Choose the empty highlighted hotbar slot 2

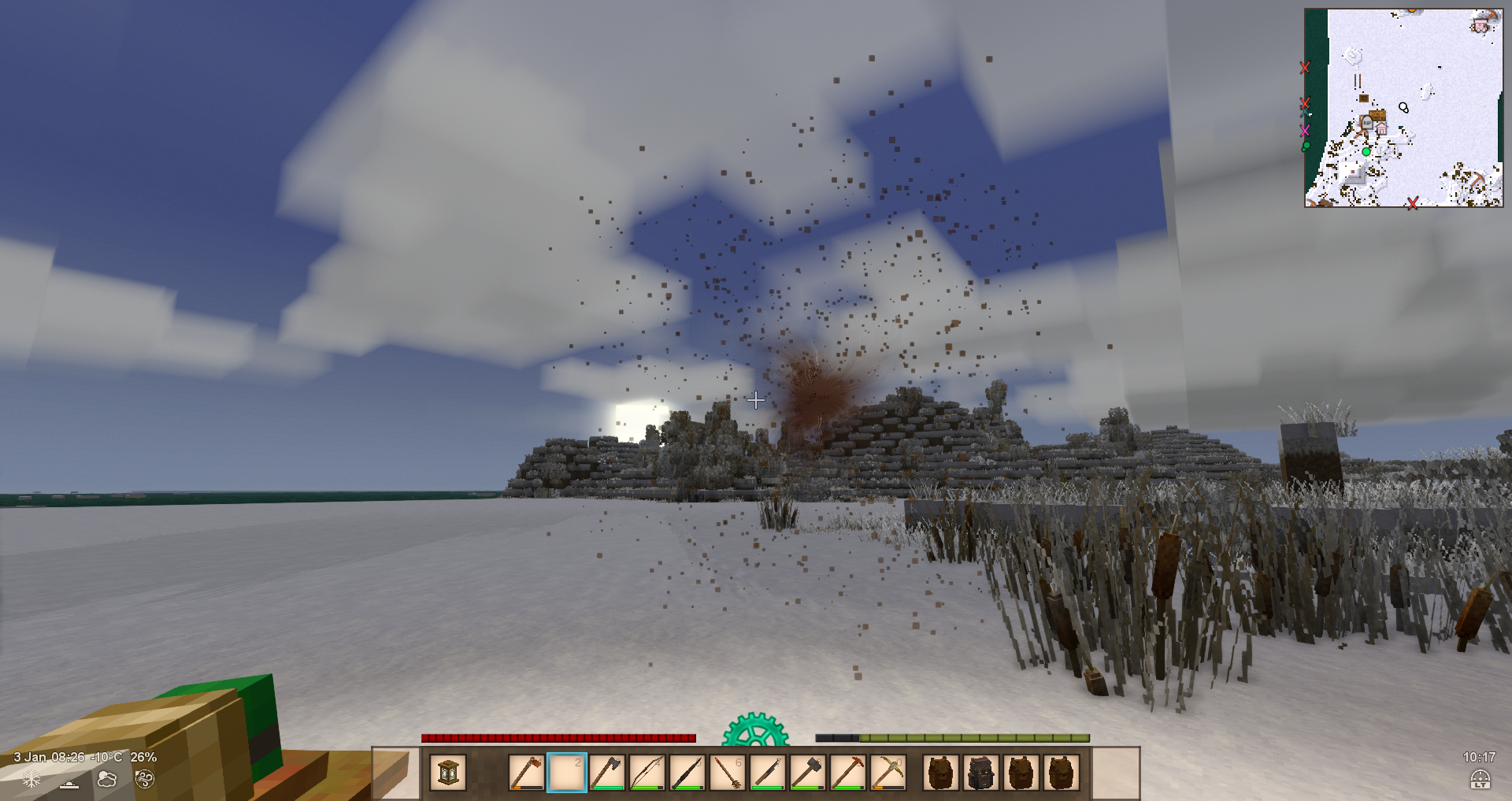pos(566,773)
